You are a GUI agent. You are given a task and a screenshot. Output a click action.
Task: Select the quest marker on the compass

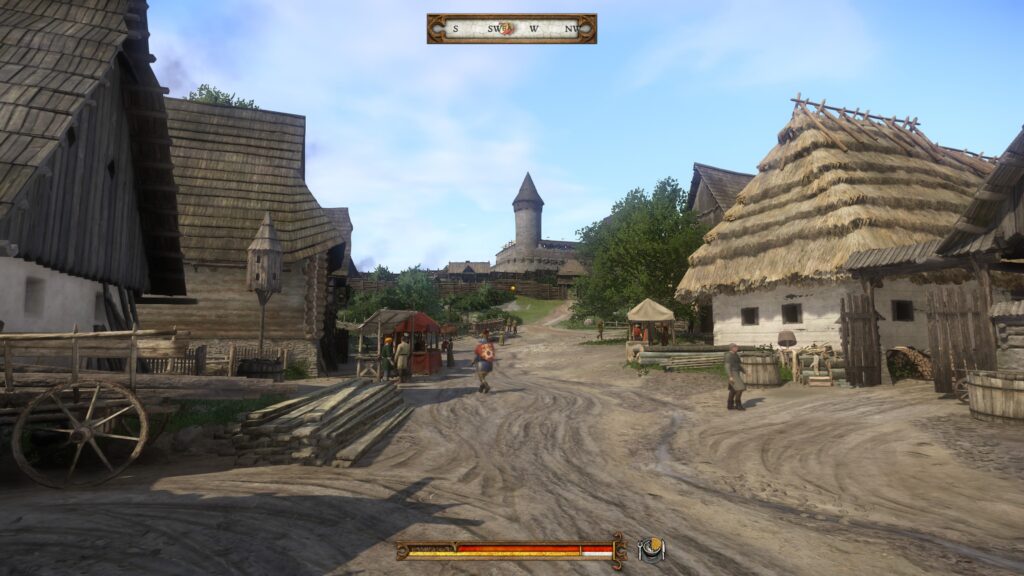(x=508, y=28)
